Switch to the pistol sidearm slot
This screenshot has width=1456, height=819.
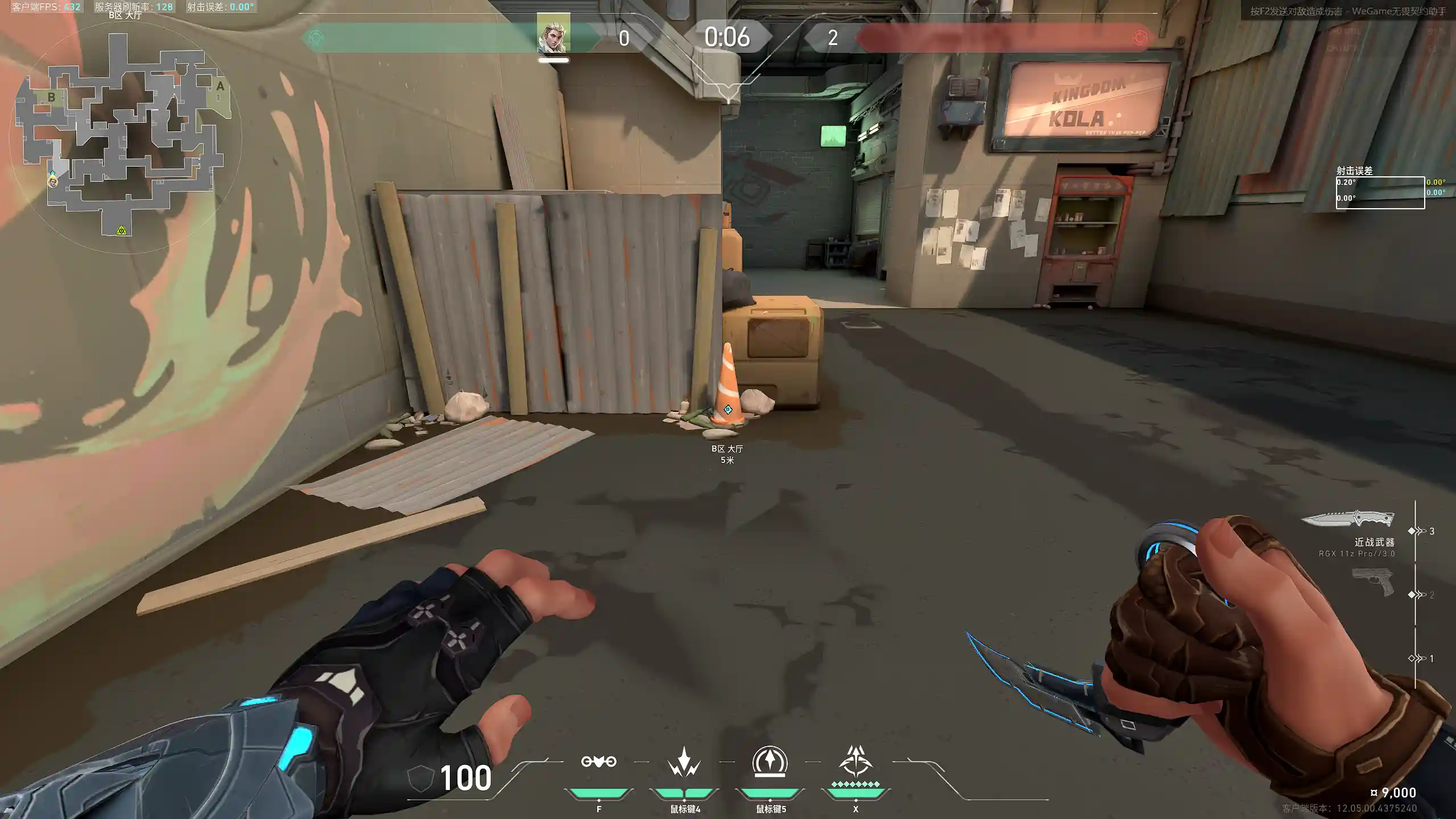tap(1373, 581)
